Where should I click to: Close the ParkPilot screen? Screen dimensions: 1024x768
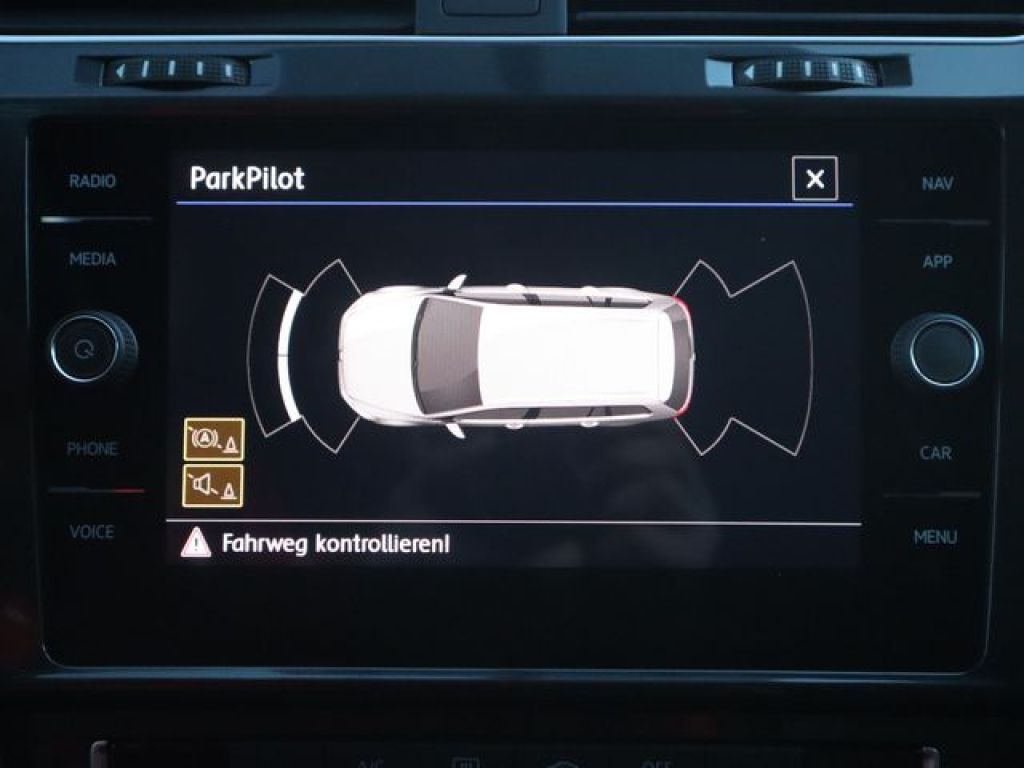coord(814,180)
